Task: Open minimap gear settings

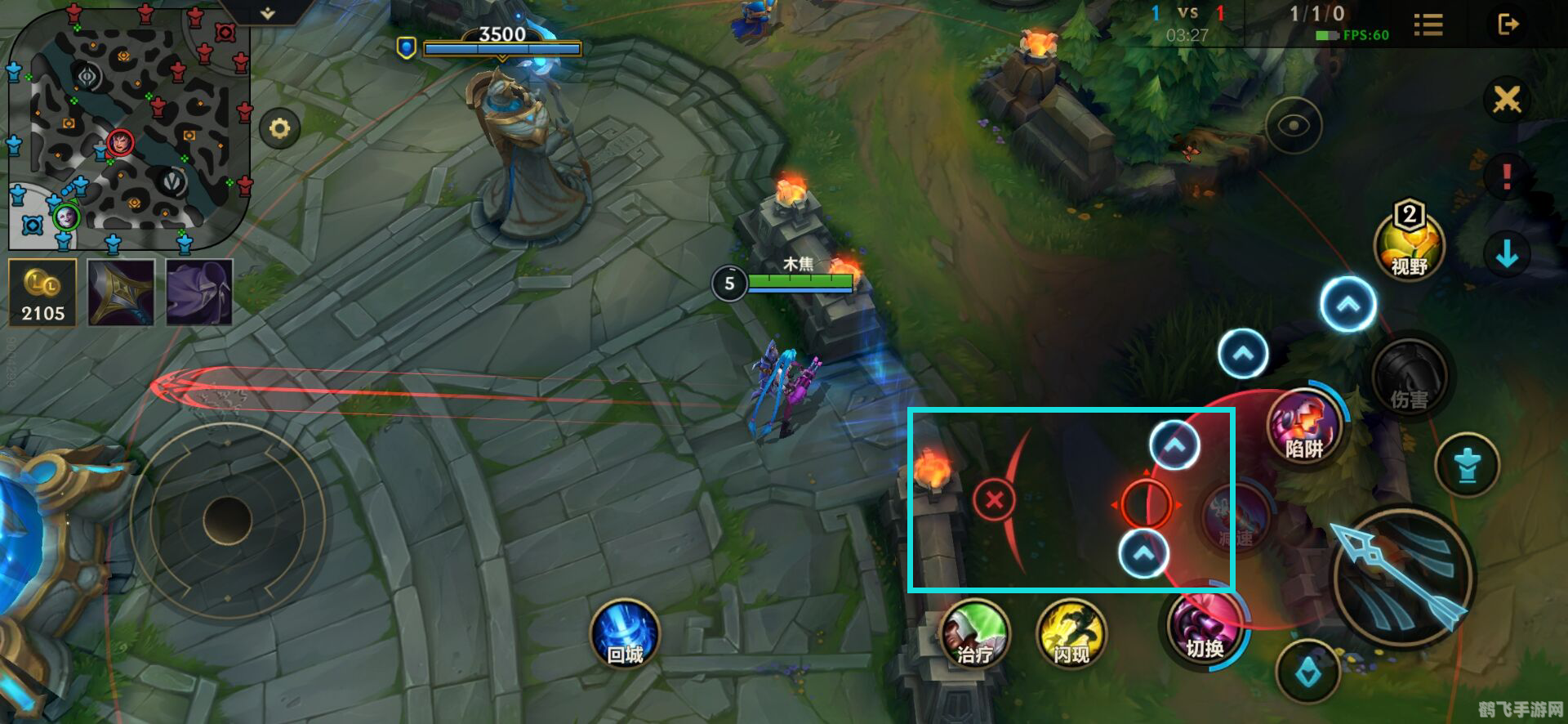Action: pyautogui.click(x=279, y=129)
